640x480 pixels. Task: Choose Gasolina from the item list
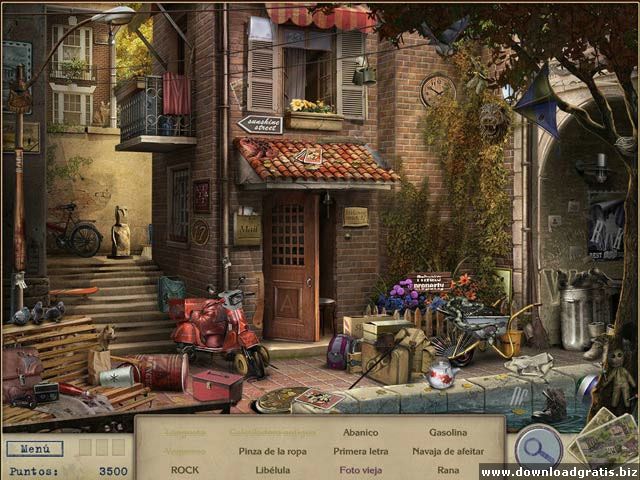coord(447,433)
